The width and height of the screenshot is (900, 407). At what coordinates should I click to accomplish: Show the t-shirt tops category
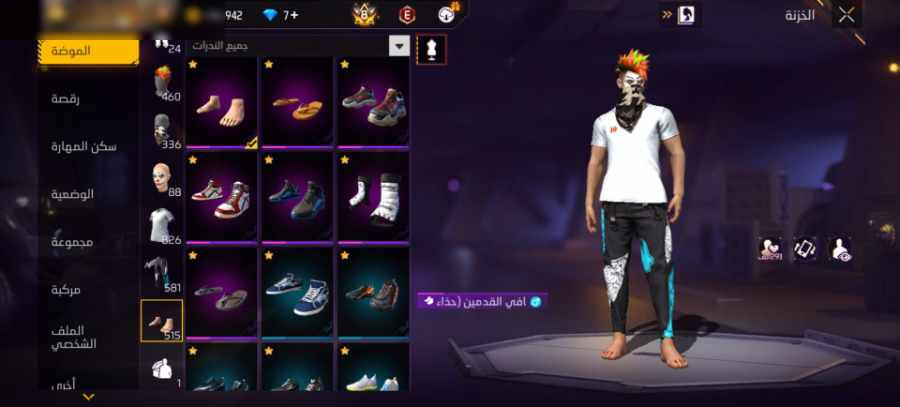tap(162, 226)
